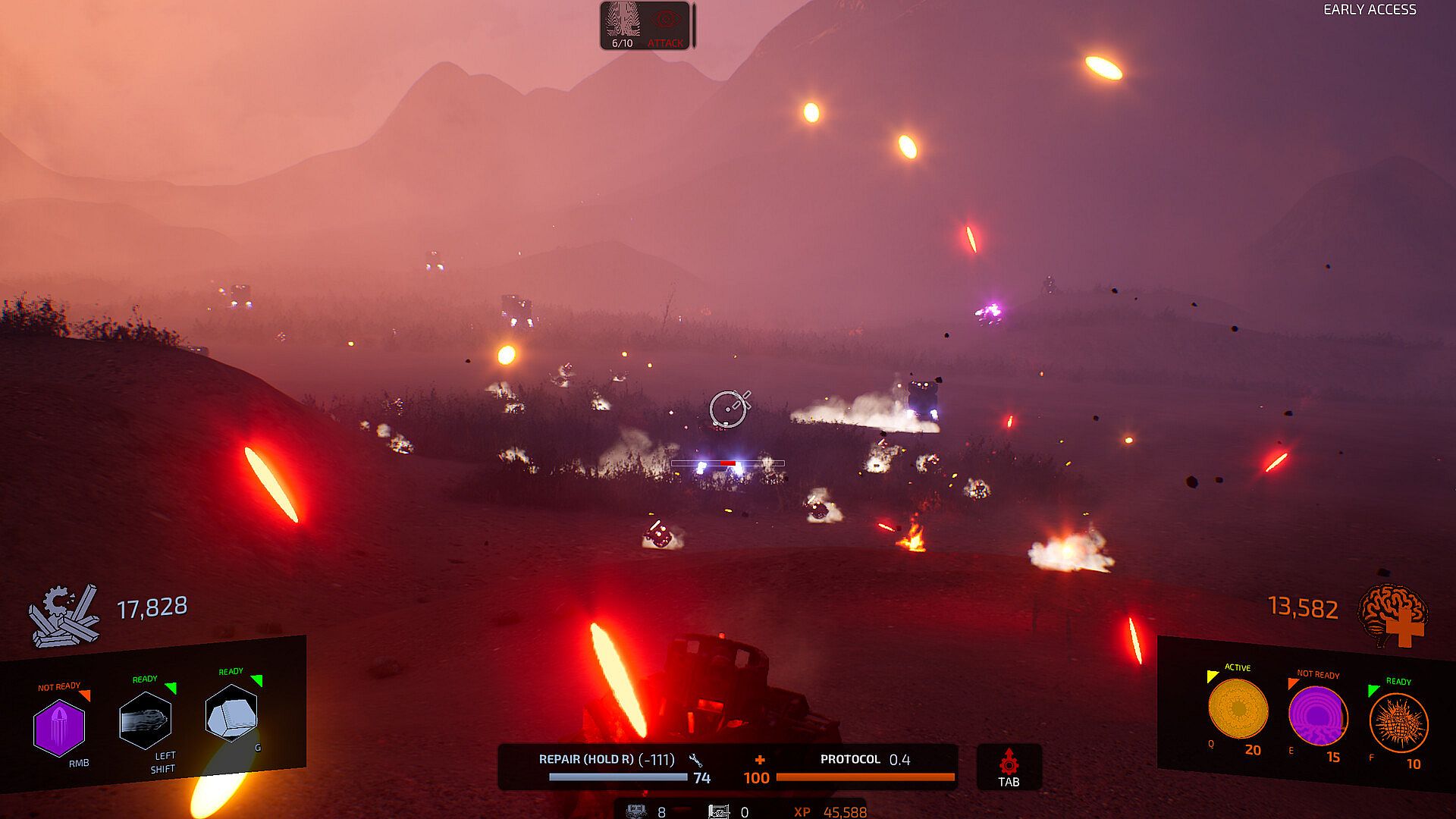1456x819 pixels.
Task: Use the white cube ability
Action: (x=231, y=713)
